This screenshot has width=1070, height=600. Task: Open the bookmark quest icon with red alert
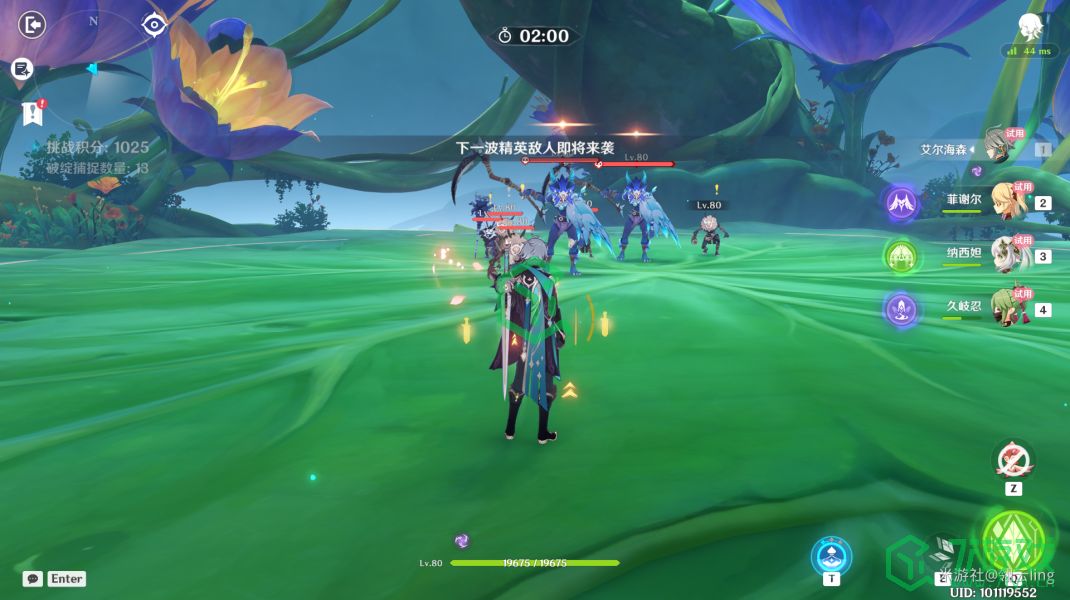pyautogui.click(x=33, y=112)
